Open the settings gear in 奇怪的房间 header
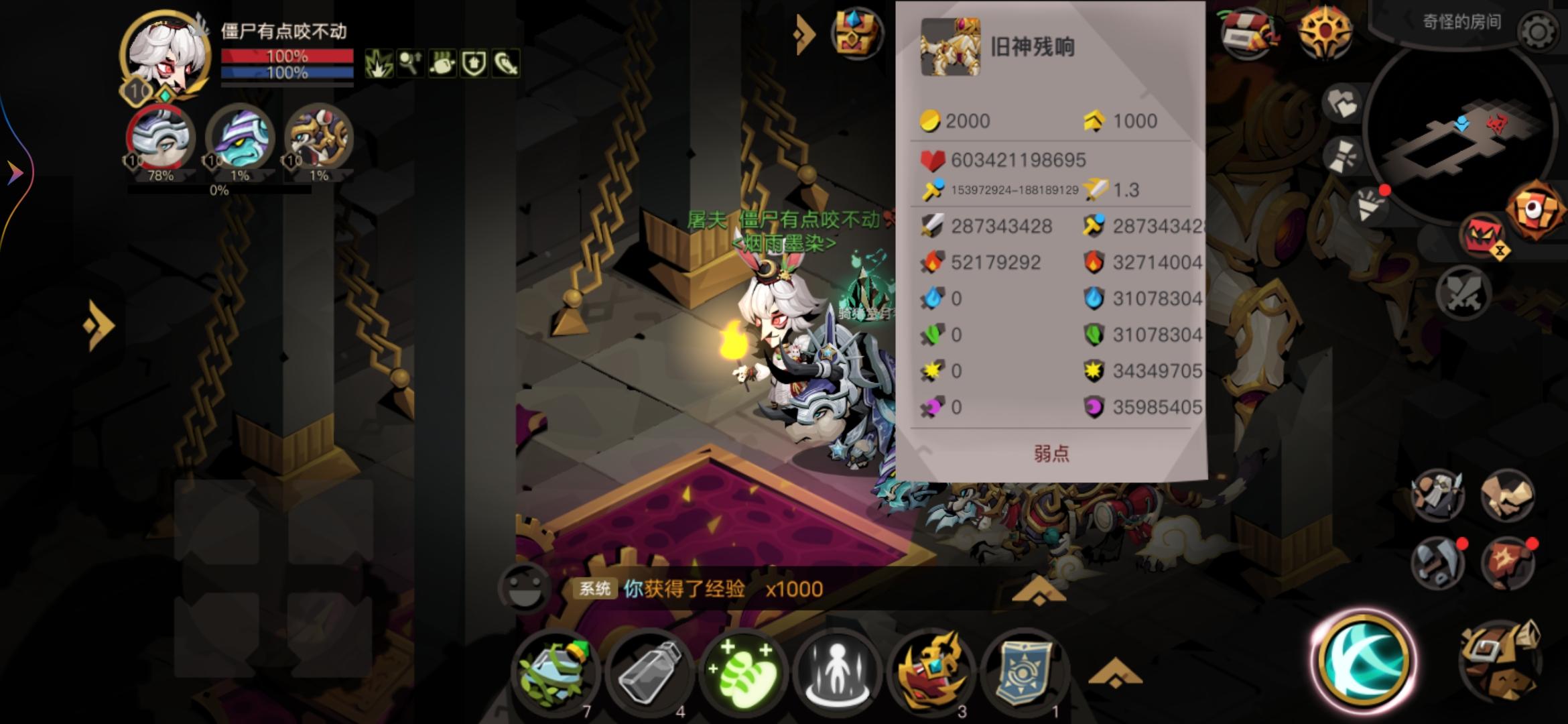Screen dimensions: 1568x724 [1537, 31]
